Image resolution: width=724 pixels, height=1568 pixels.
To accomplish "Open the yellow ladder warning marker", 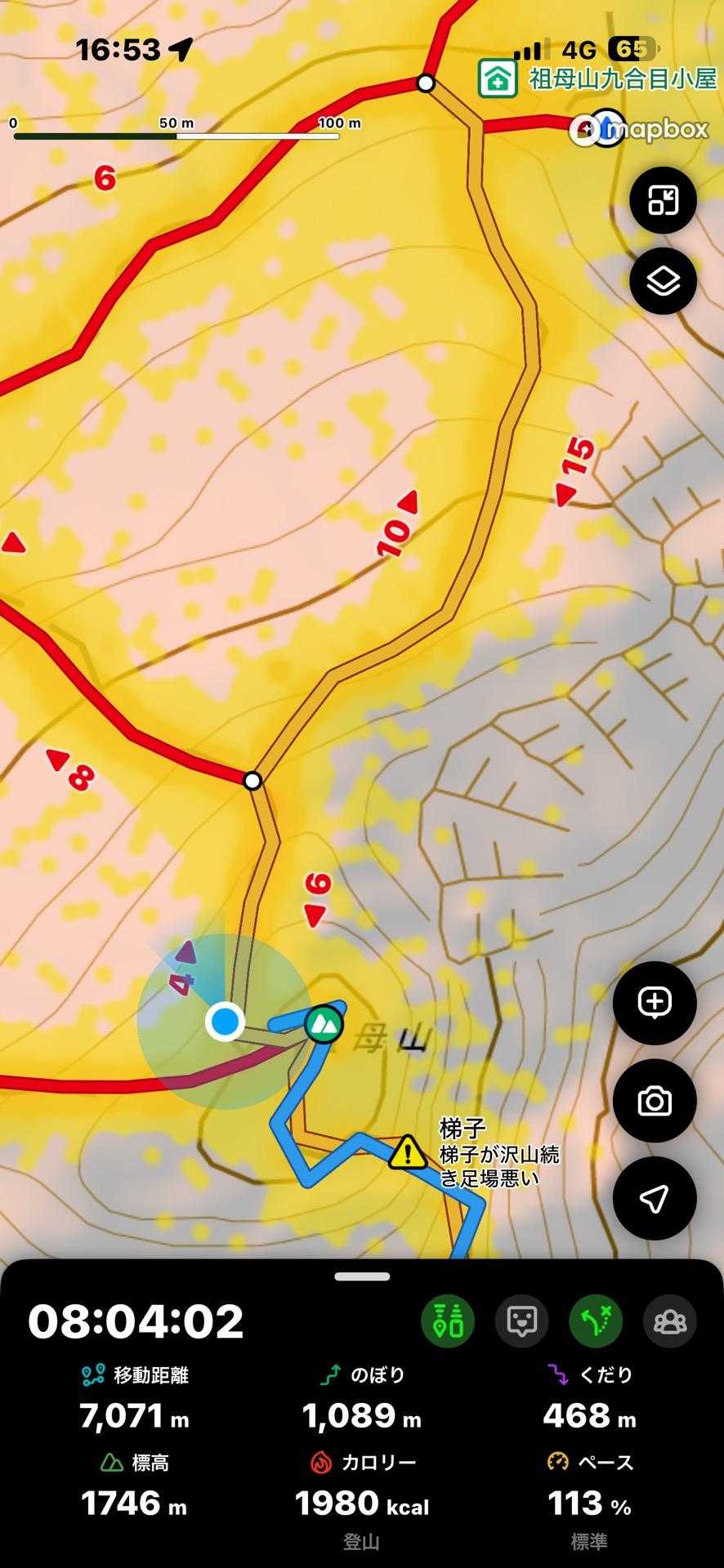I will pyautogui.click(x=405, y=1152).
